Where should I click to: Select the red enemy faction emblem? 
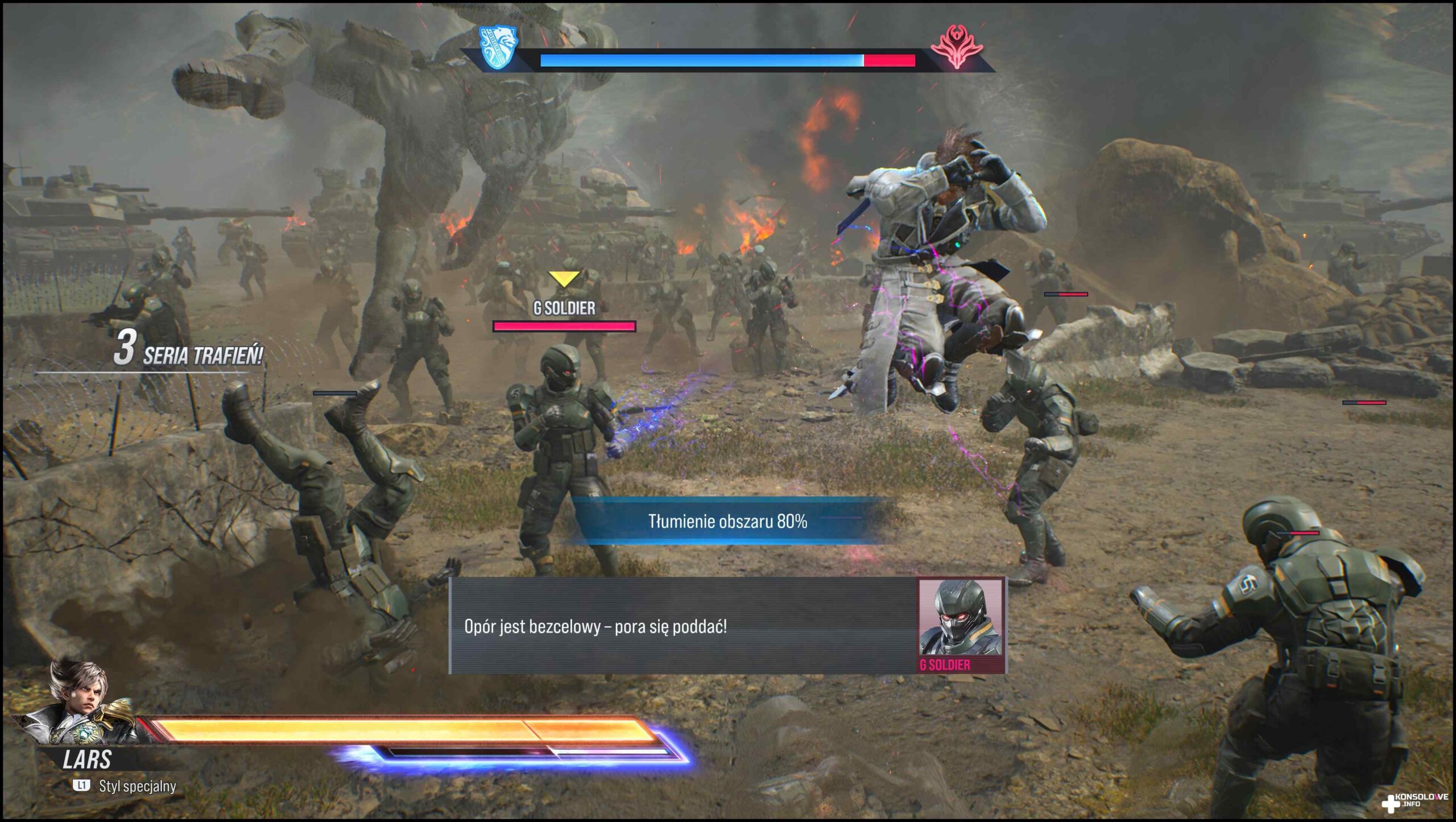pyautogui.click(x=957, y=48)
